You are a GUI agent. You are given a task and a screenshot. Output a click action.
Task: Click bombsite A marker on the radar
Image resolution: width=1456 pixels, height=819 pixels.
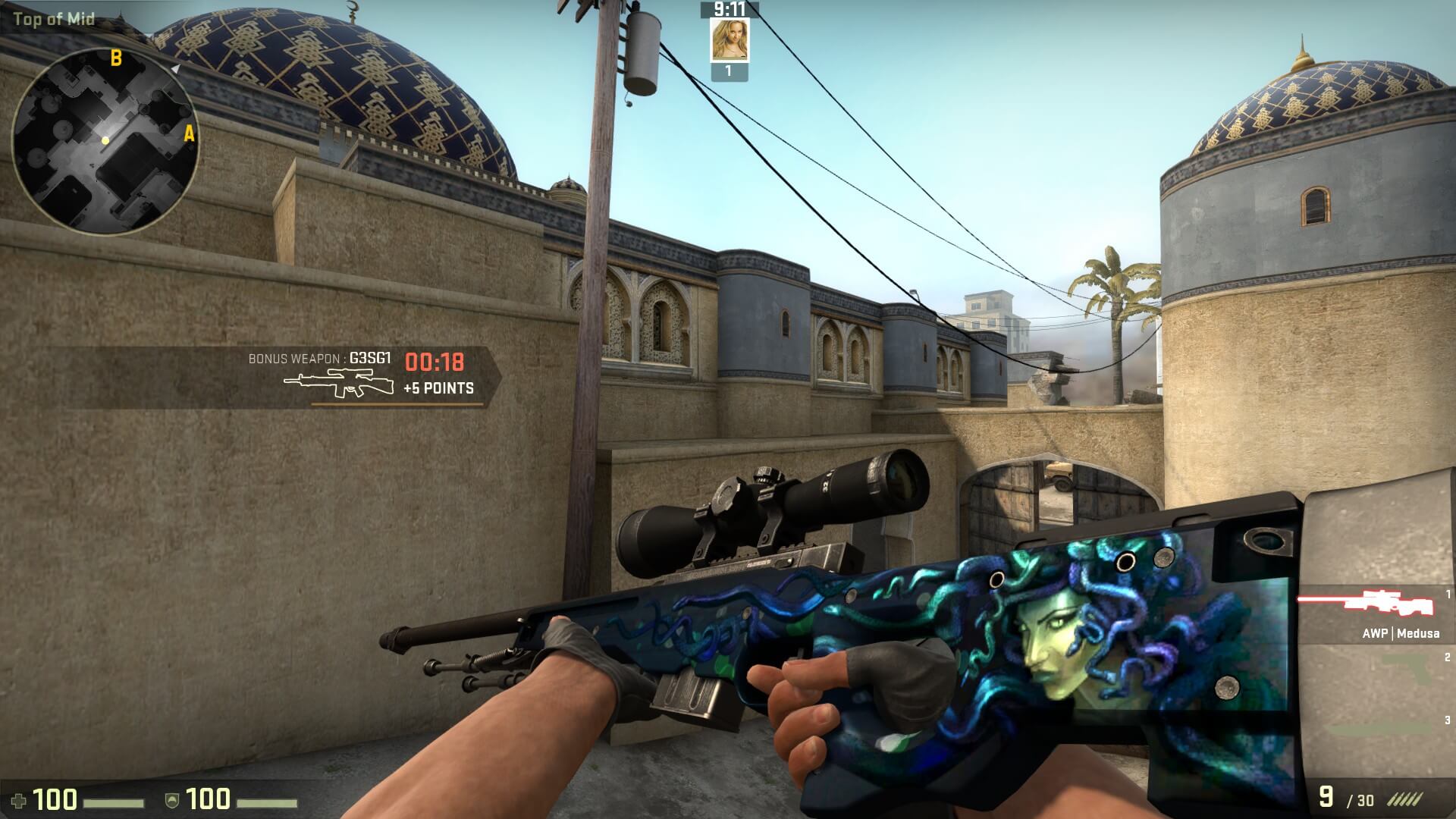(189, 135)
